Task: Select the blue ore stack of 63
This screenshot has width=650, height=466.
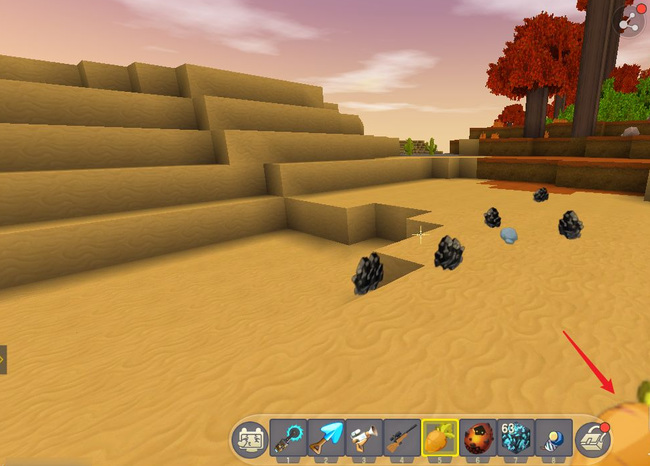Action: pos(517,438)
